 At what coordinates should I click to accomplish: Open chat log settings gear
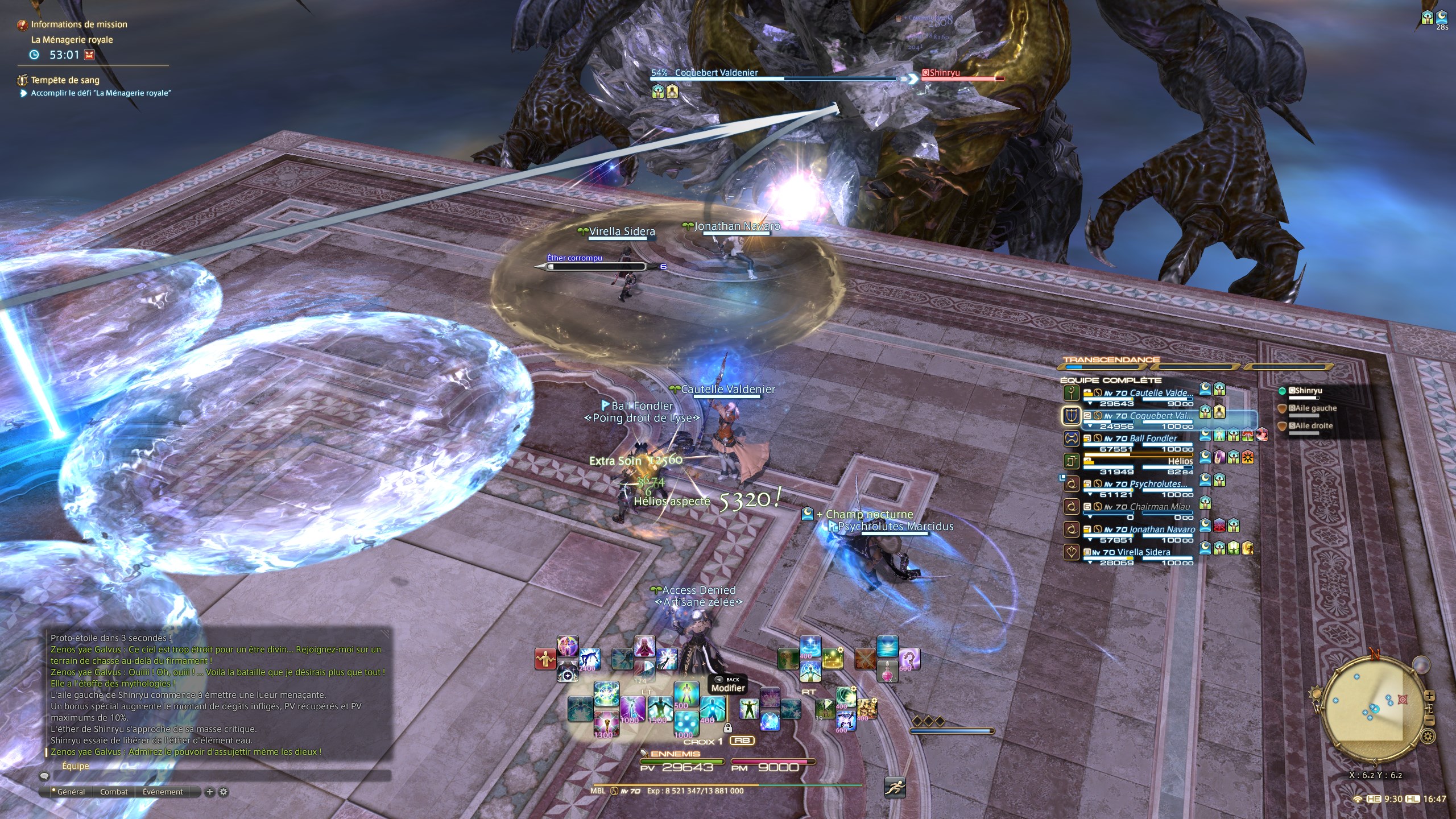tap(224, 792)
